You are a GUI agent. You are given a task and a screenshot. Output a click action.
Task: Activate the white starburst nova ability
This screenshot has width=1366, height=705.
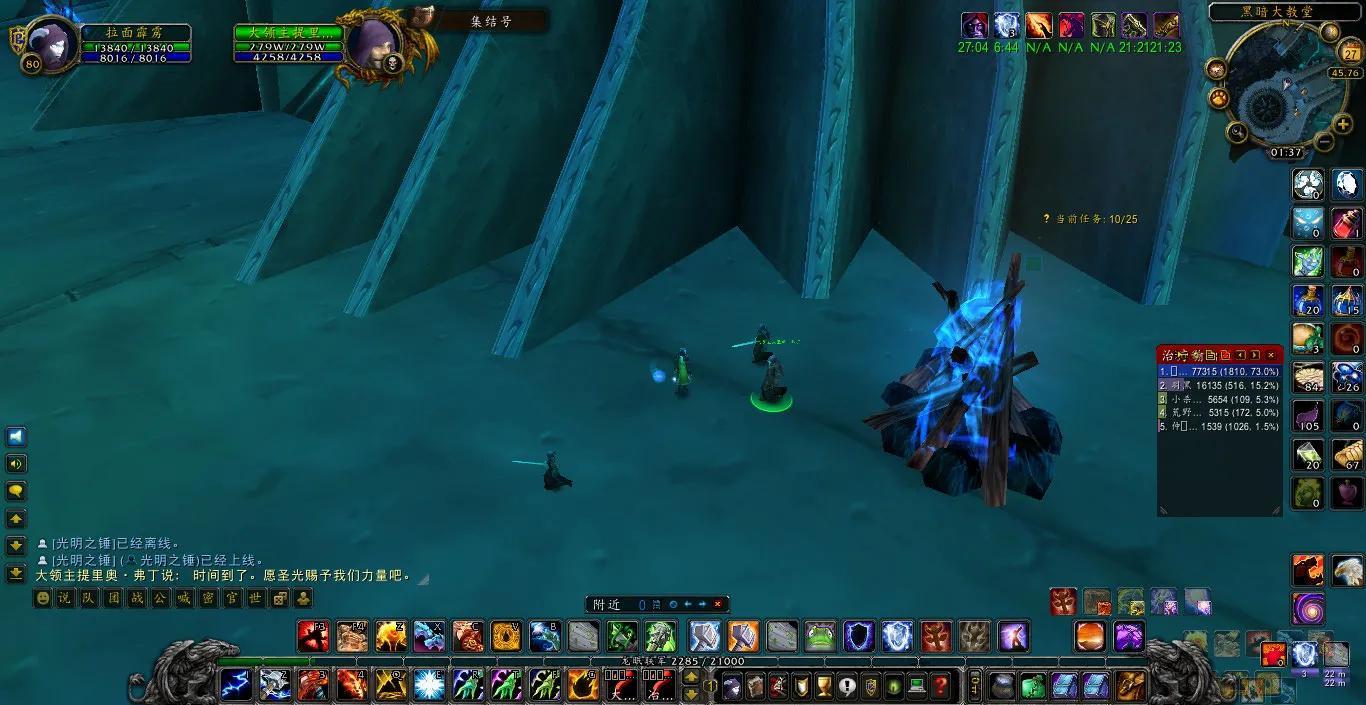[x=428, y=685]
